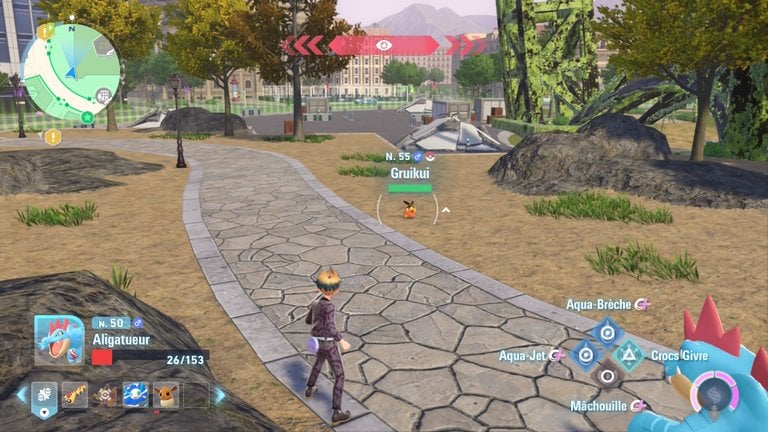Choose the Mâchouille move
This screenshot has width=768, height=432.
606,377
